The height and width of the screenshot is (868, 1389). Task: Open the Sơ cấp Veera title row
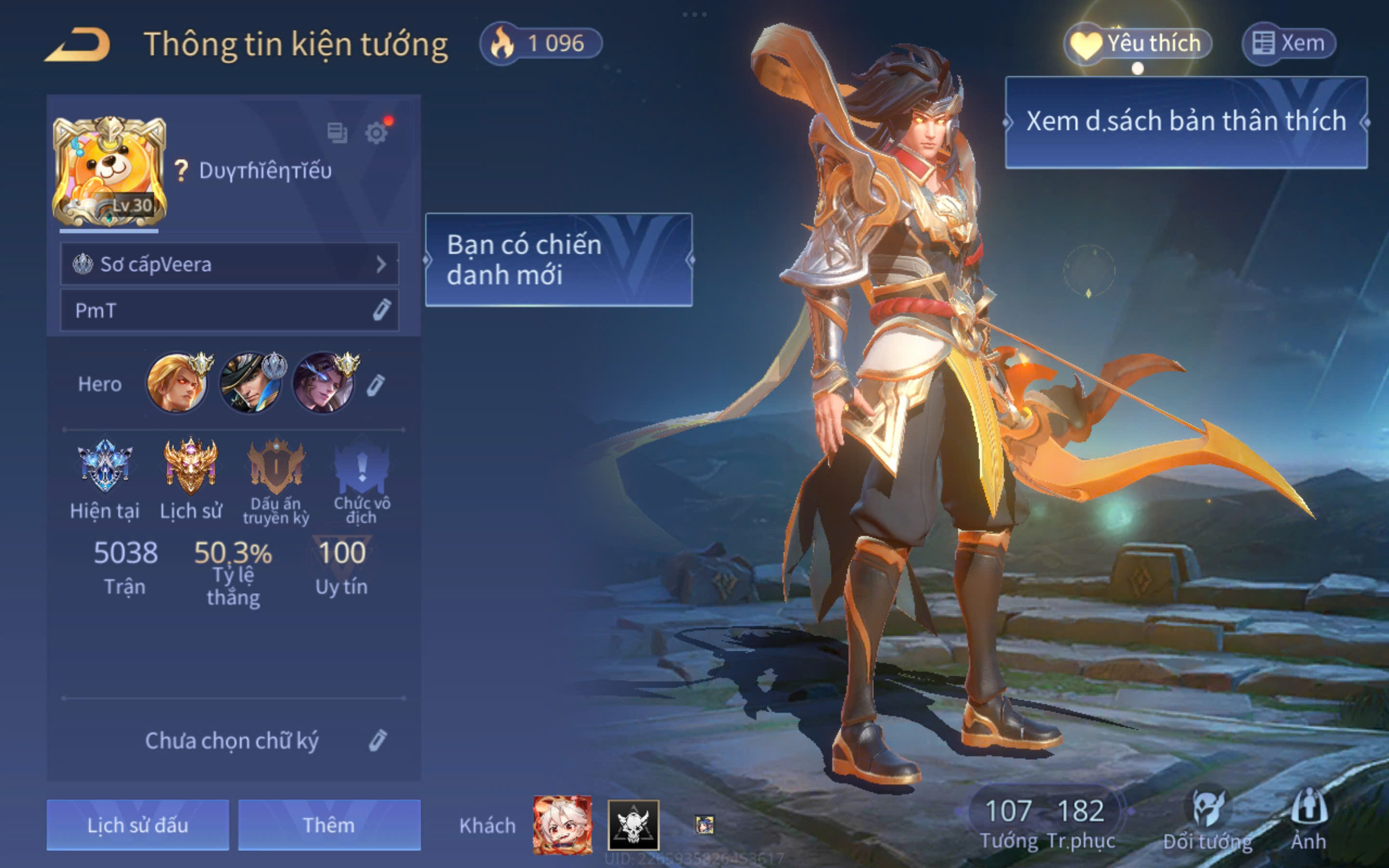tap(230, 264)
